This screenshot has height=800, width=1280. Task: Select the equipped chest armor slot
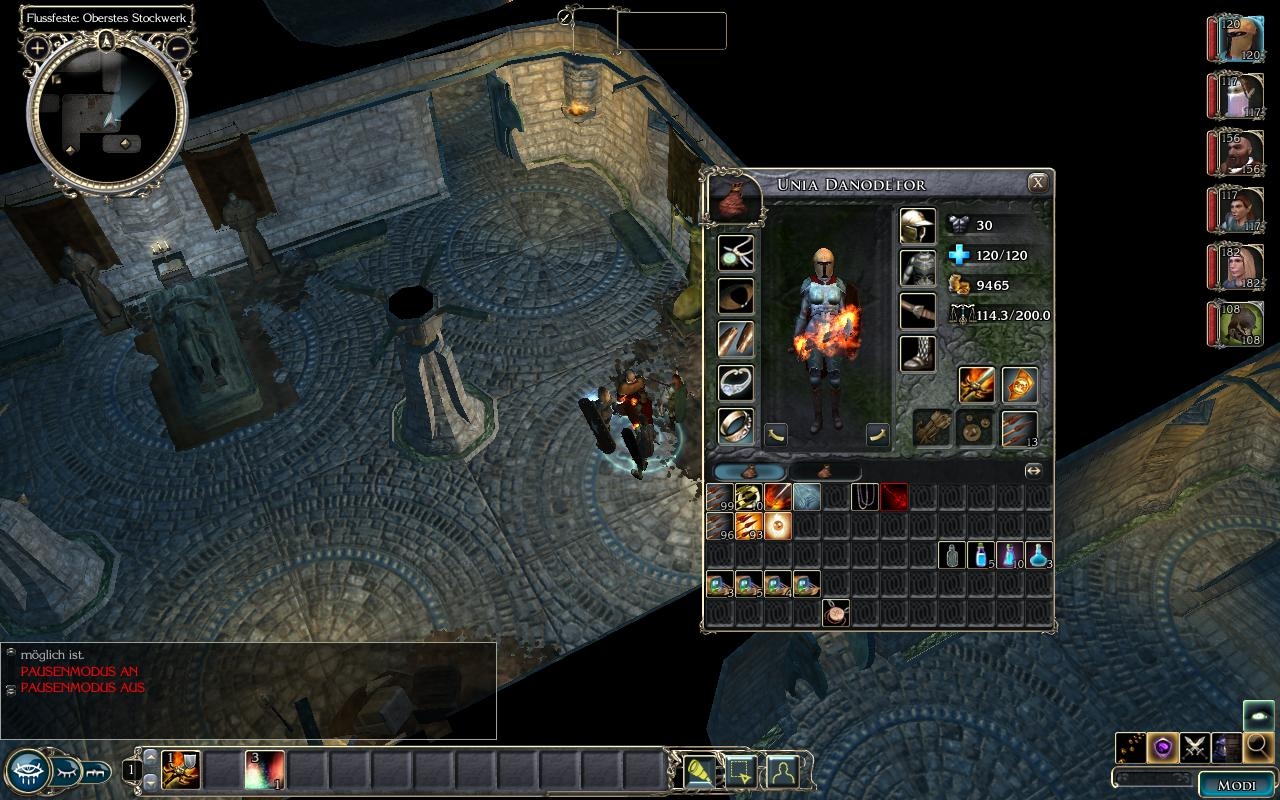917,269
